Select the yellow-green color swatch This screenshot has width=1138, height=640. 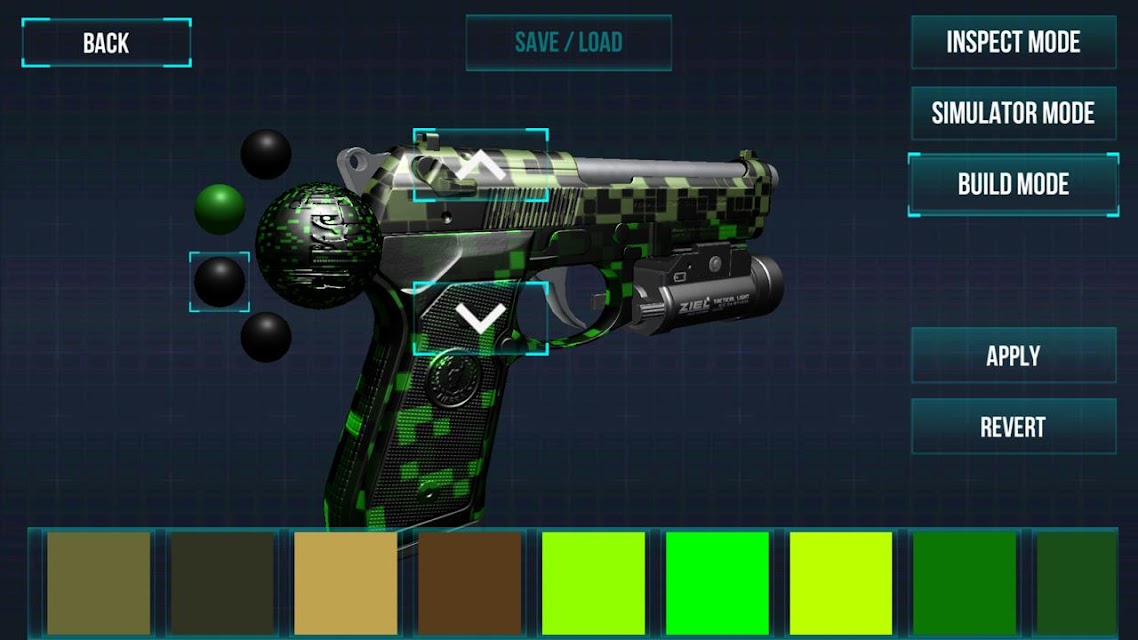(x=841, y=583)
